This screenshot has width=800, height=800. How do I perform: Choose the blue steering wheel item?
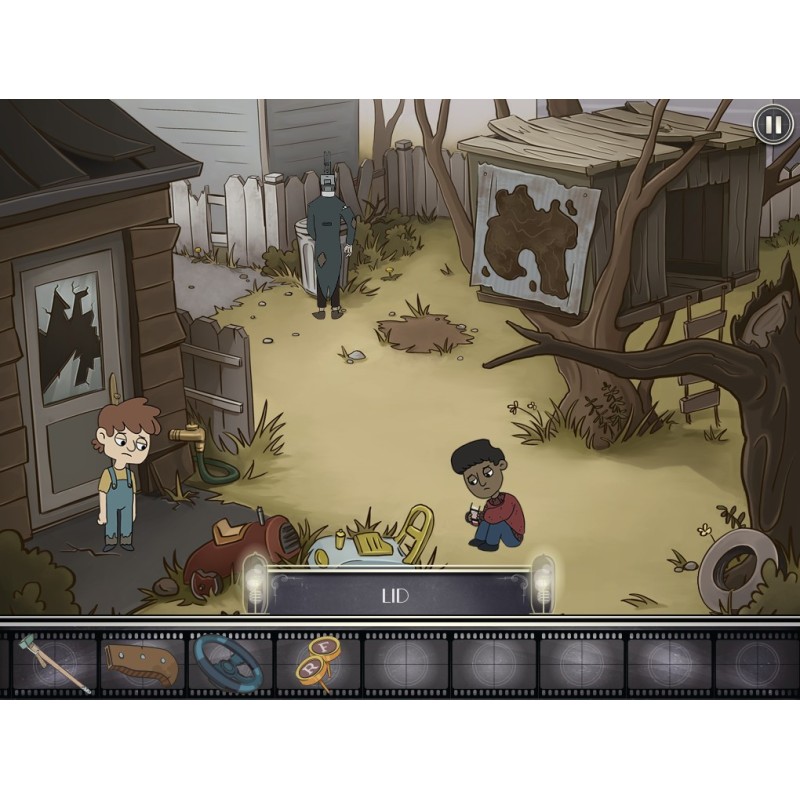point(228,662)
